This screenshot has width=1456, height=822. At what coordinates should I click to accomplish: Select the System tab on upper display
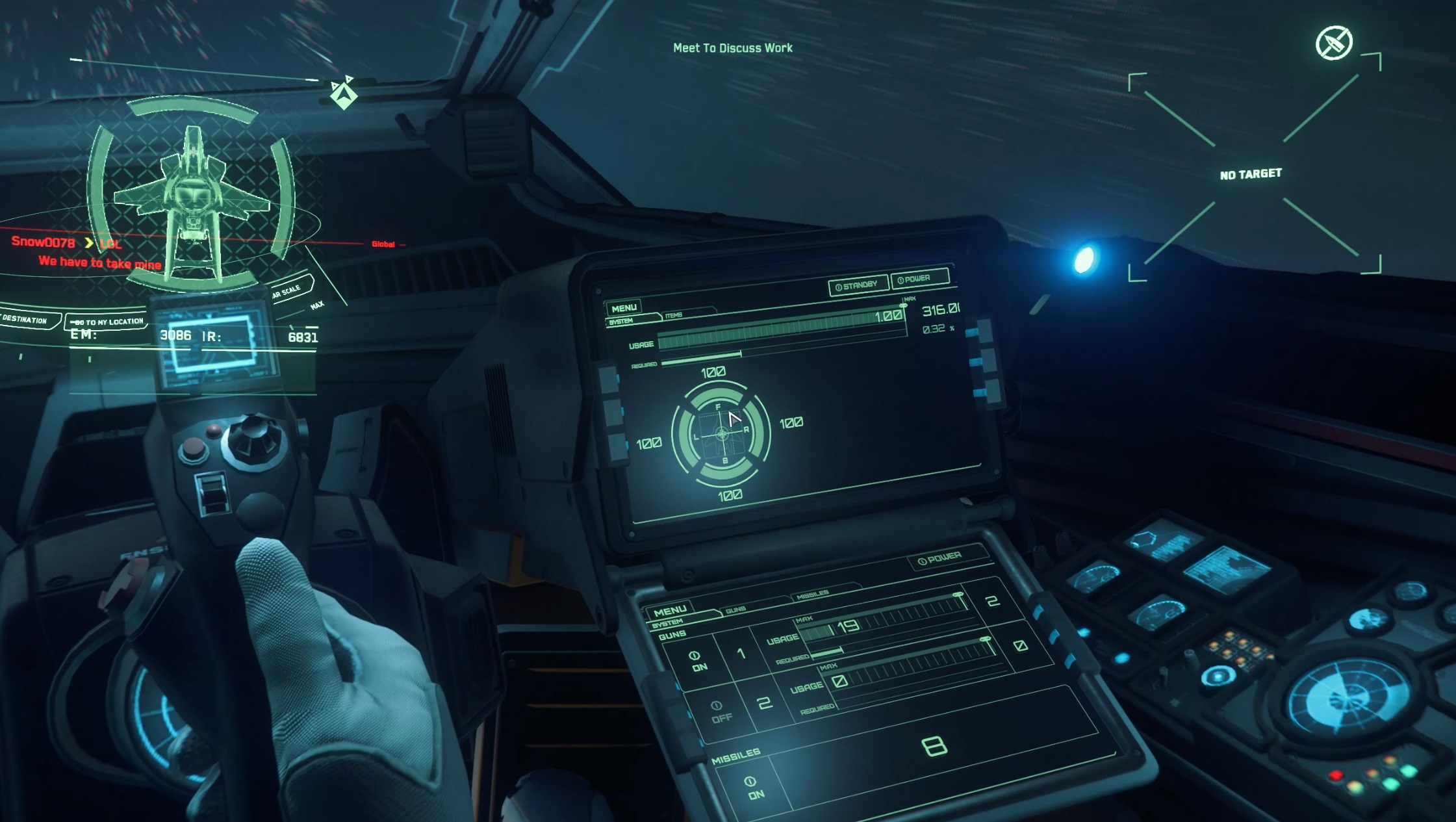pos(622,322)
